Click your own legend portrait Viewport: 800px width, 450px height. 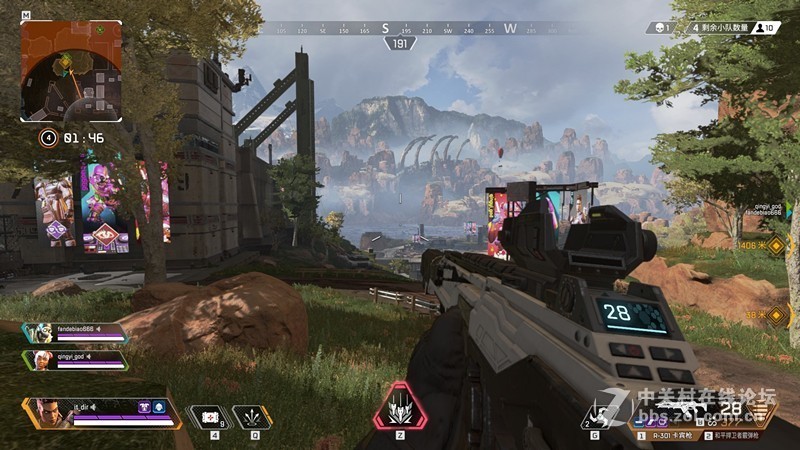tap(46, 413)
